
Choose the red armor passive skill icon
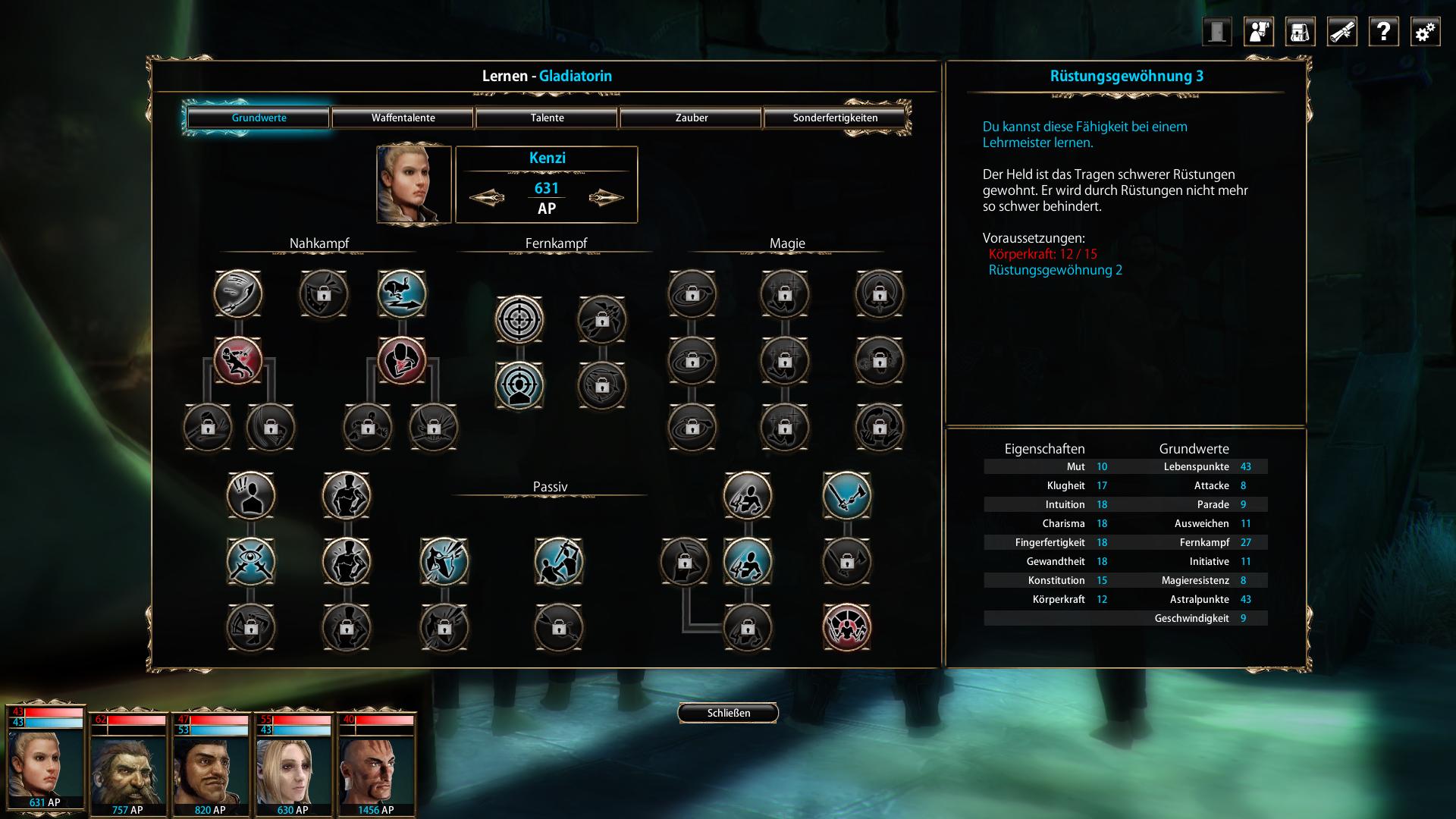846,628
